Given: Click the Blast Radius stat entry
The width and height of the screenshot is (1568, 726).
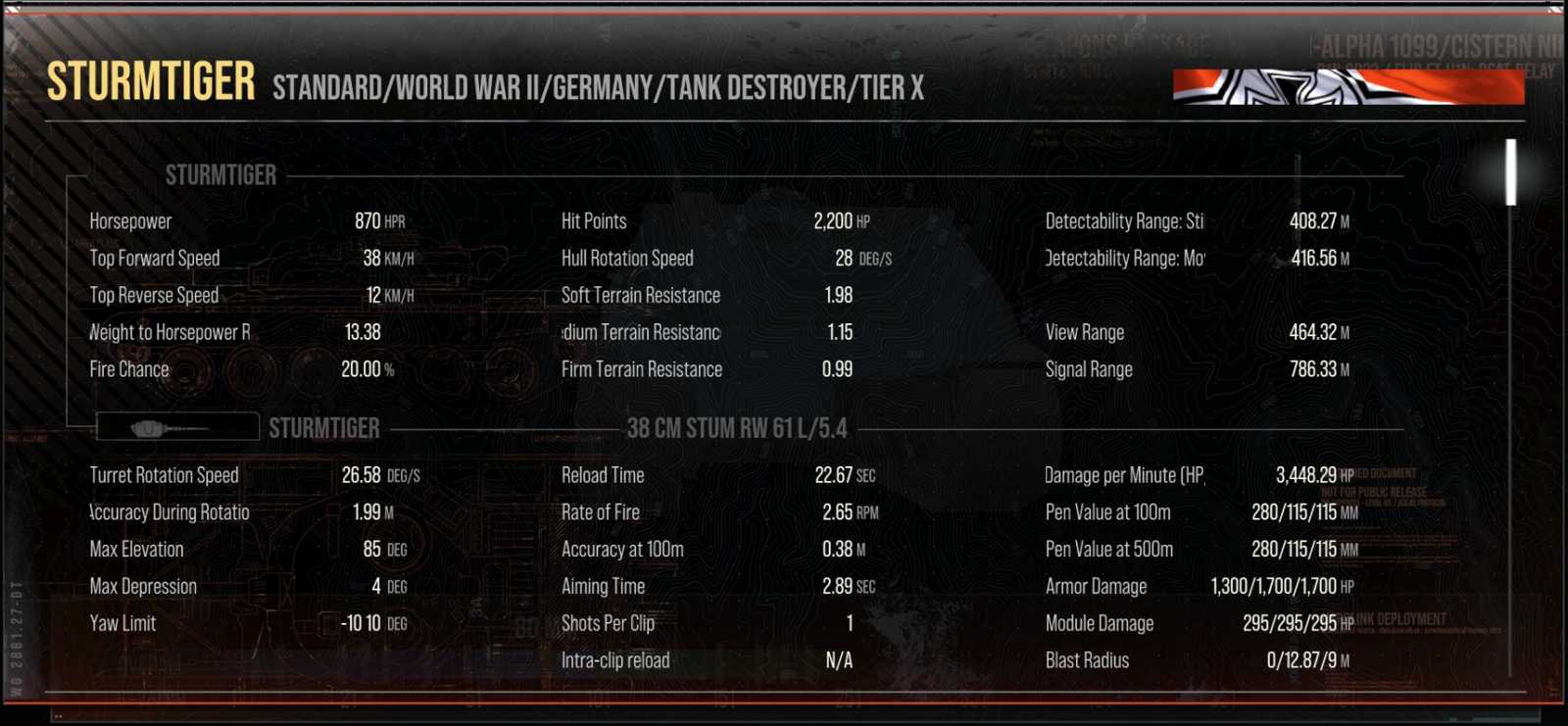Looking at the screenshot, I should (x=1196, y=660).
